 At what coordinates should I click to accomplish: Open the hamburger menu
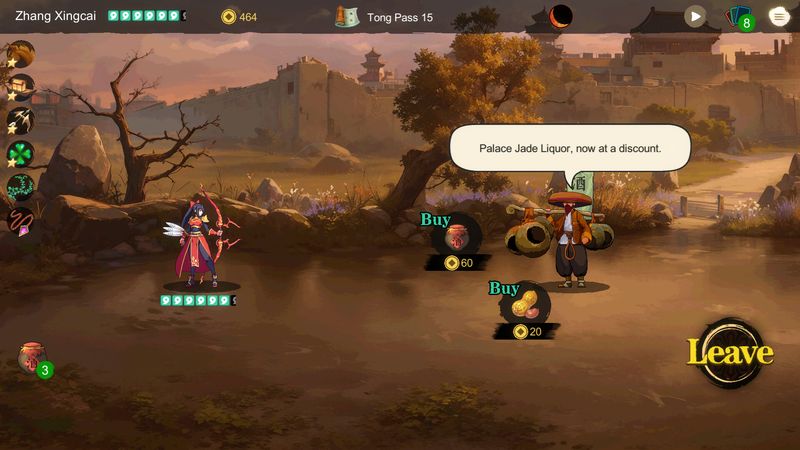click(778, 16)
